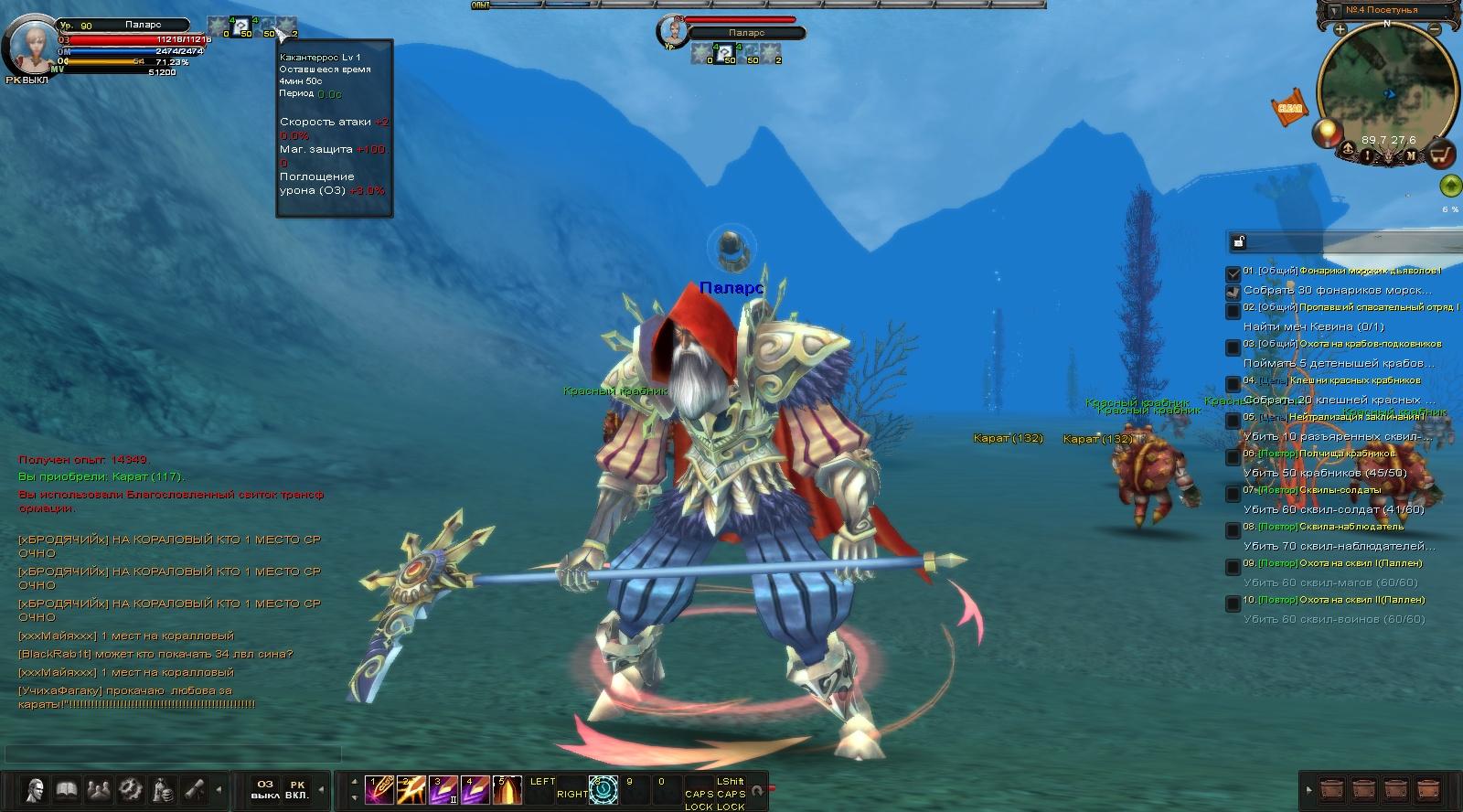
Task: Open the open-book menu icon
Action: coord(67,789)
